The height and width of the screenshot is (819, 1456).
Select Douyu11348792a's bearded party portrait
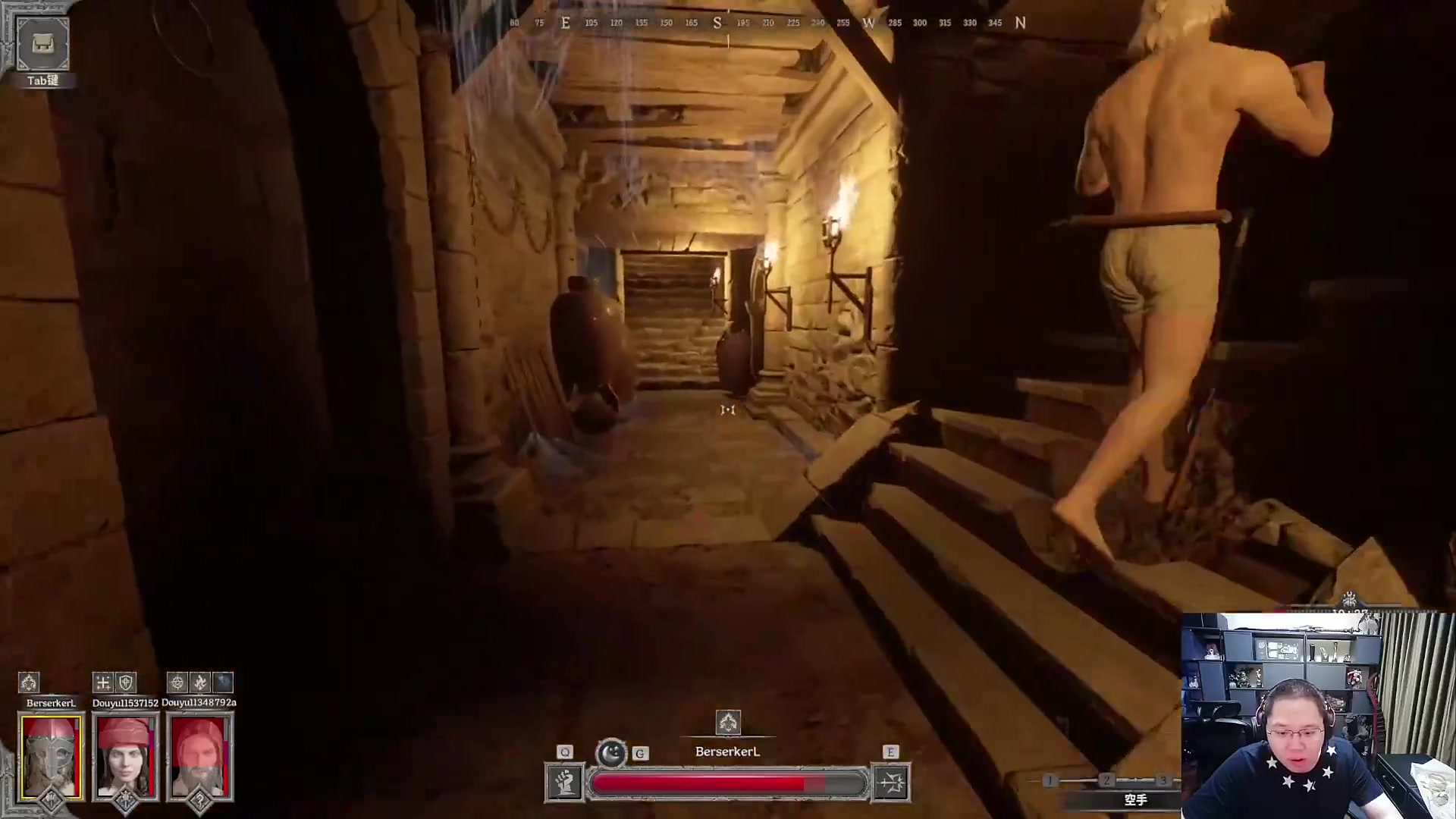point(199,757)
